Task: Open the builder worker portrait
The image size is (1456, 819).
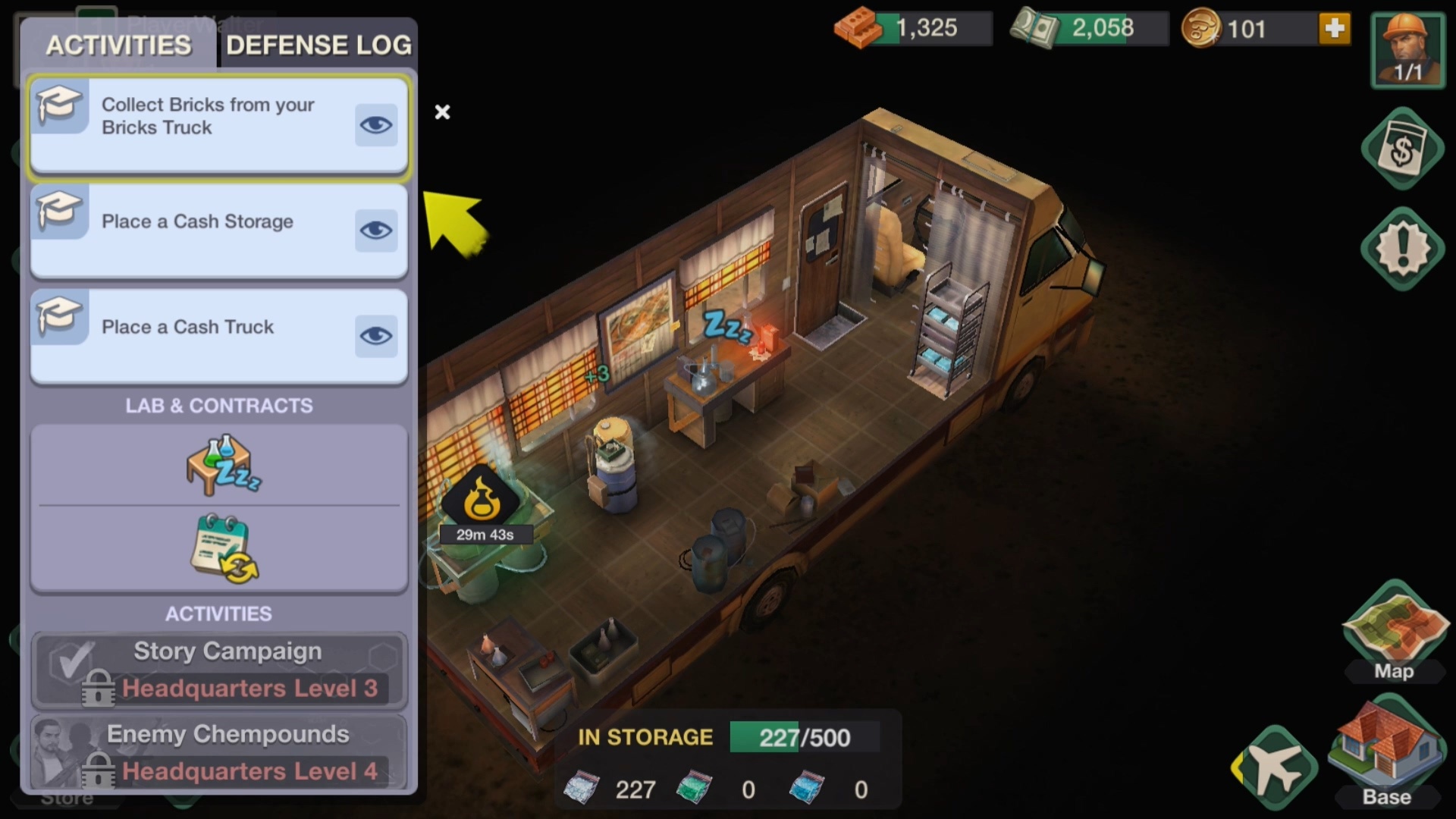Action: click(x=1407, y=49)
